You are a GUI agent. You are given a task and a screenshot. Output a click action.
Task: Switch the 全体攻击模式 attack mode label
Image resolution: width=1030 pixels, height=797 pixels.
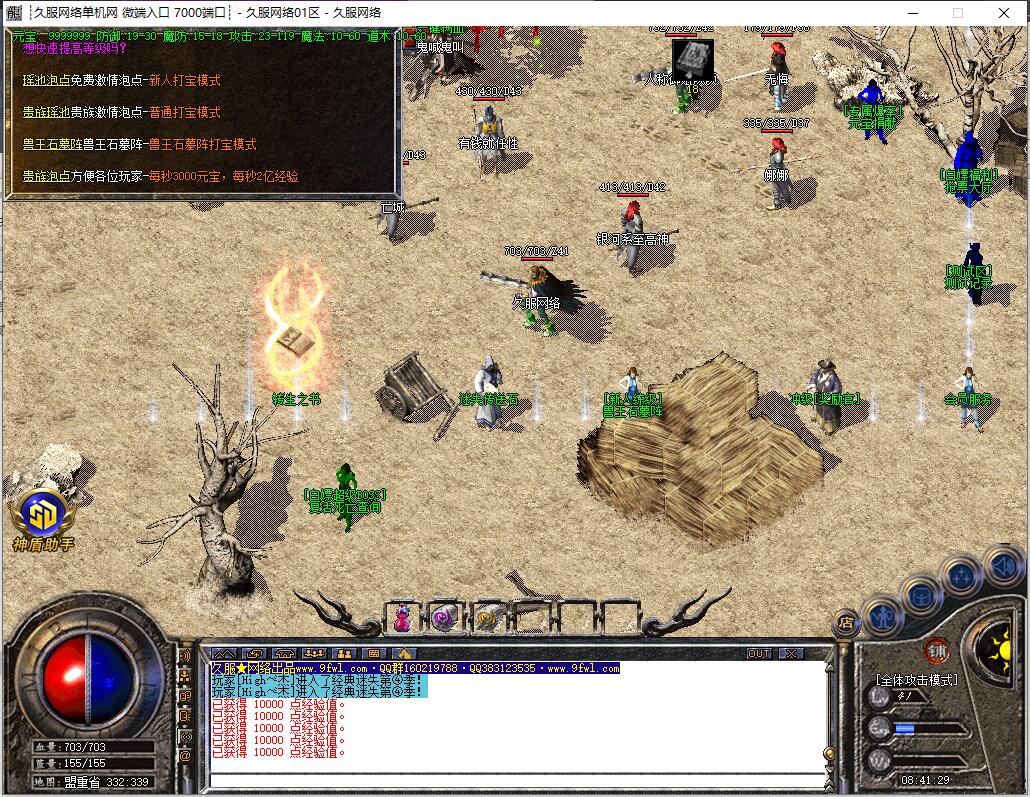pos(916,680)
